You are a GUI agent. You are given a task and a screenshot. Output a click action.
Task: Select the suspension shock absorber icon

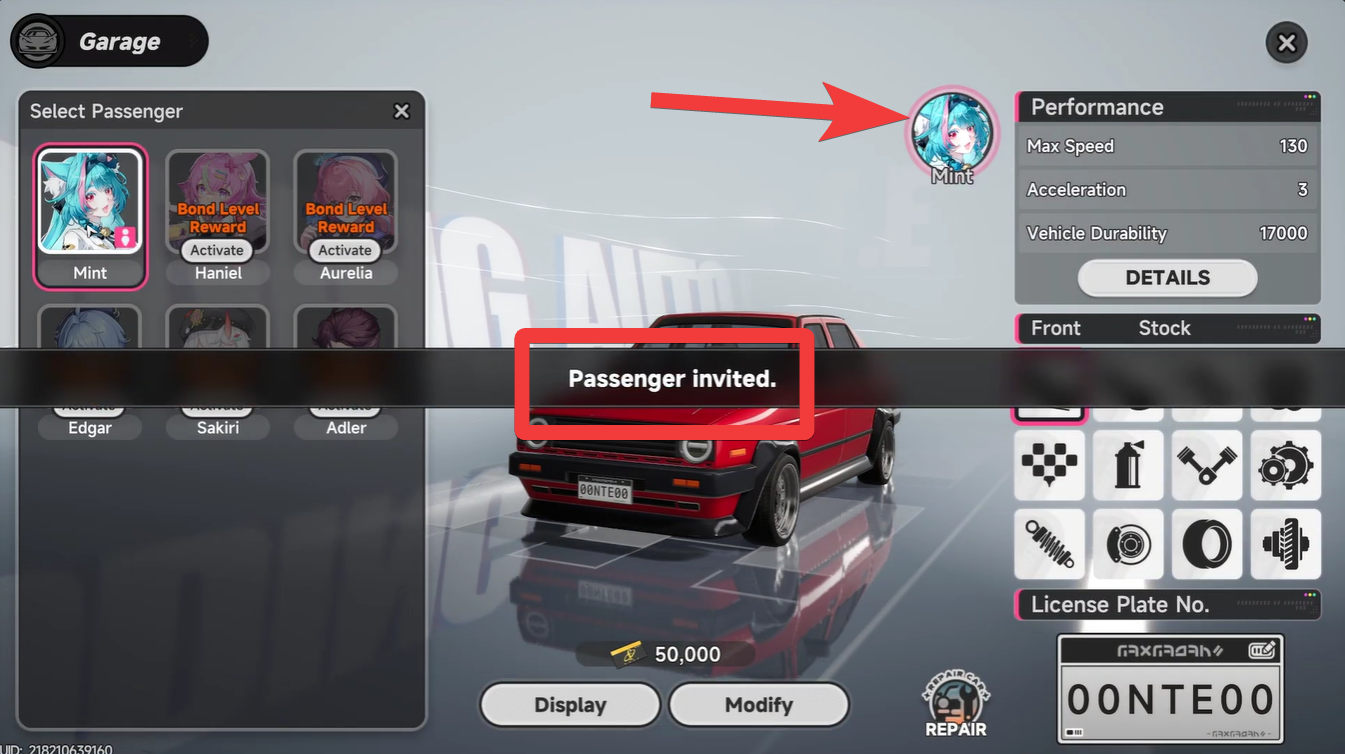[1049, 544]
